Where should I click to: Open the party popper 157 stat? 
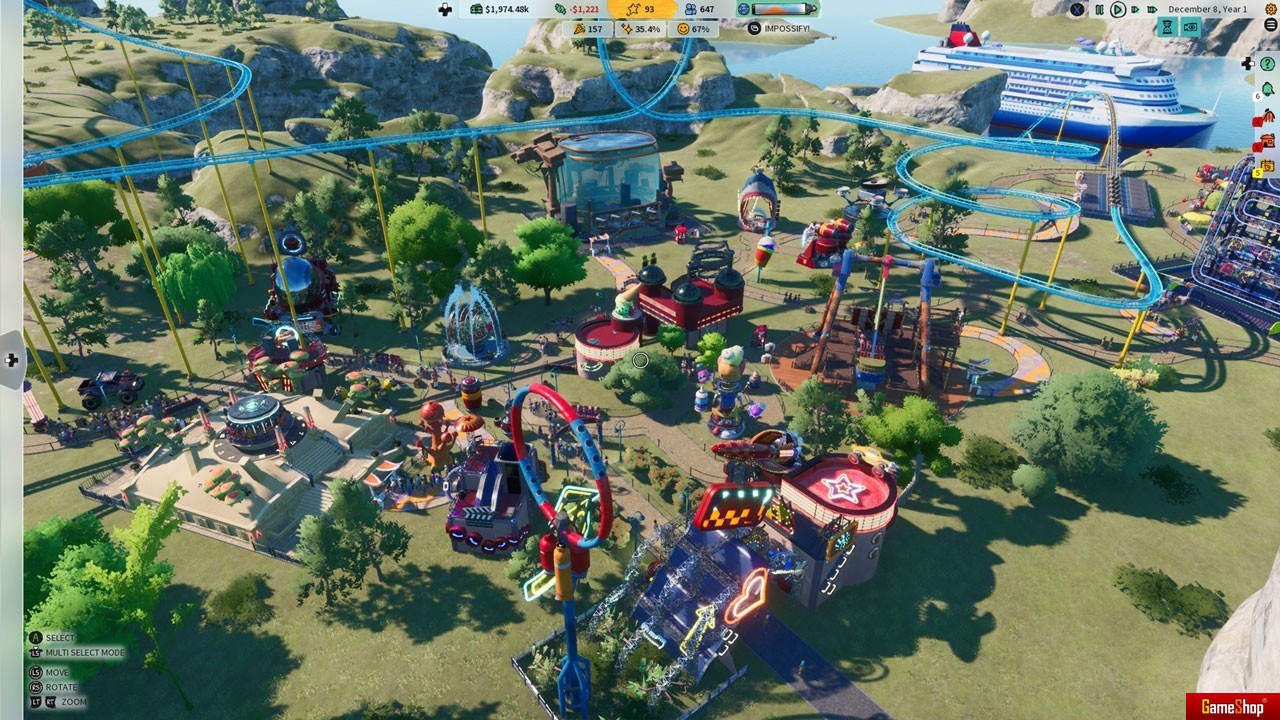[x=589, y=29]
